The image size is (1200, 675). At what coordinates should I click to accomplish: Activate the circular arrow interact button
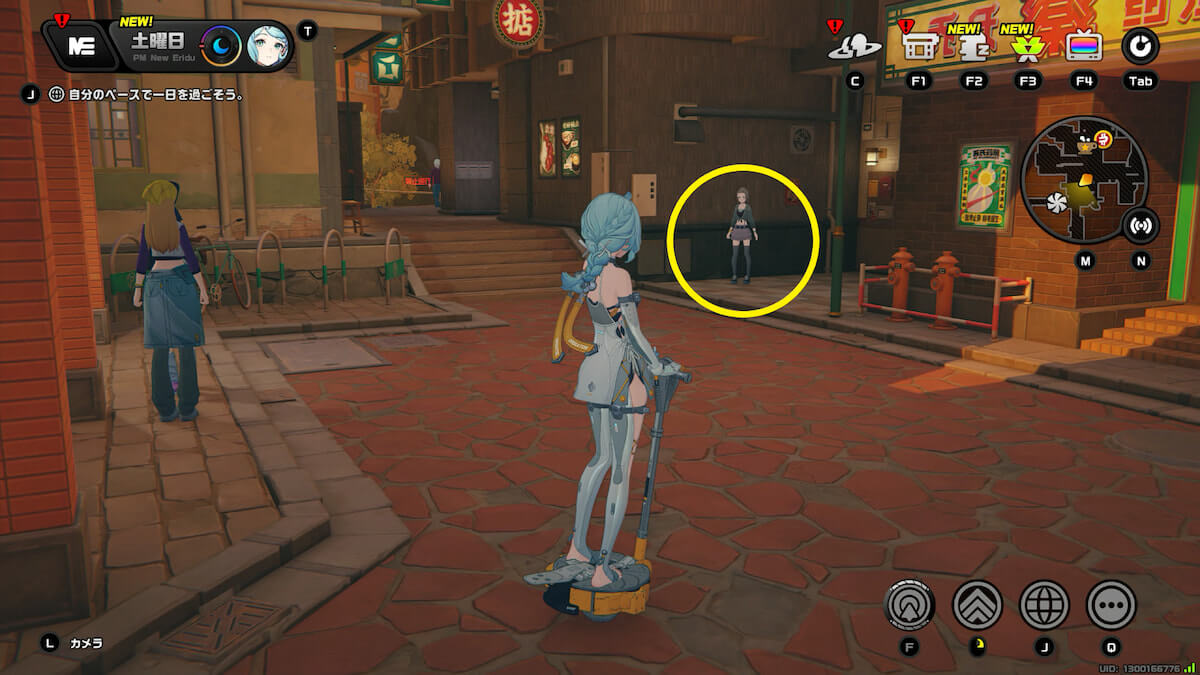click(910, 605)
